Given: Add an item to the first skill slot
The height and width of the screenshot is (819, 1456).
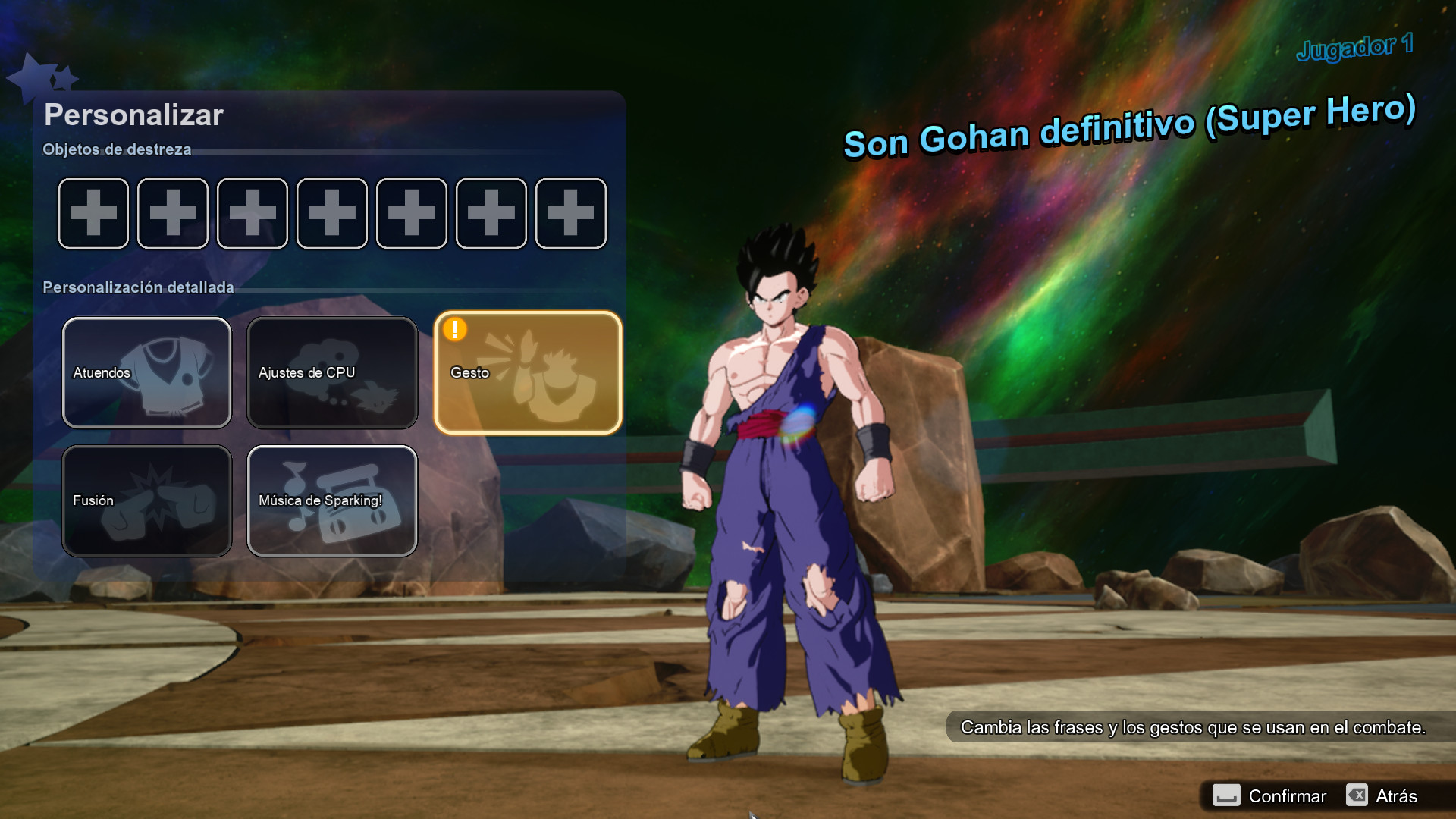Looking at the screenshot, I should click(93, 213).
